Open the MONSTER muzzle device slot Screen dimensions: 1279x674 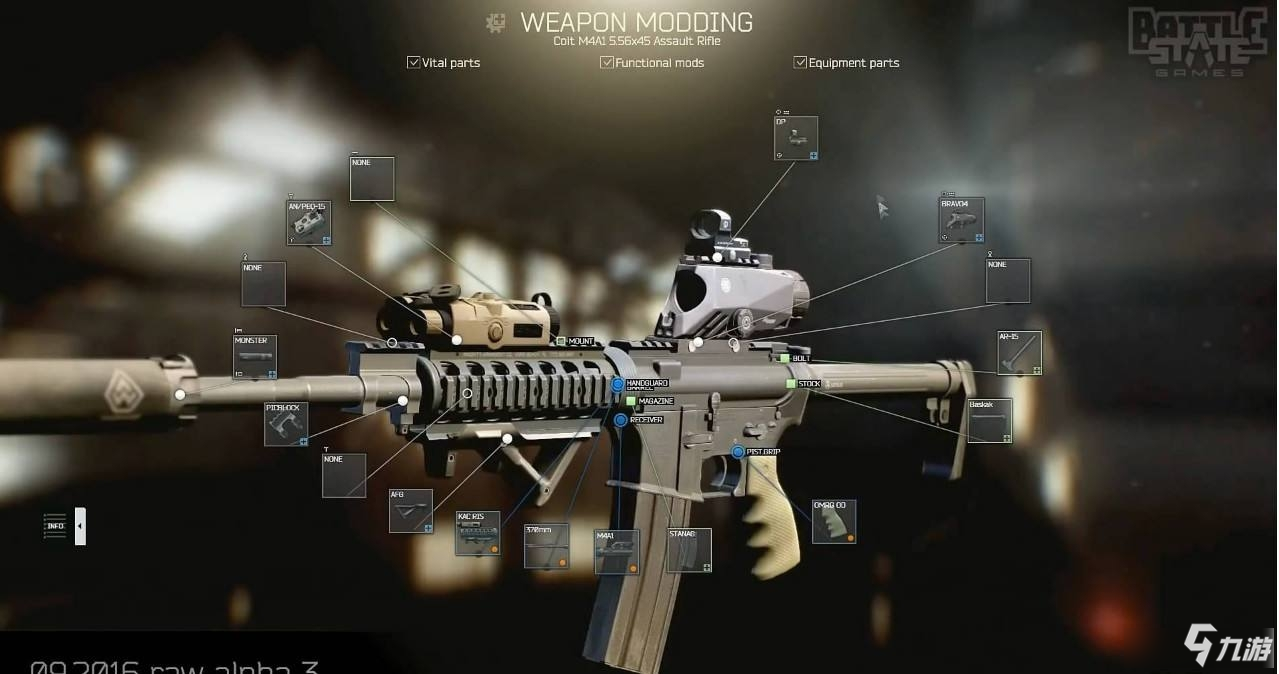[x=254, y=357]
